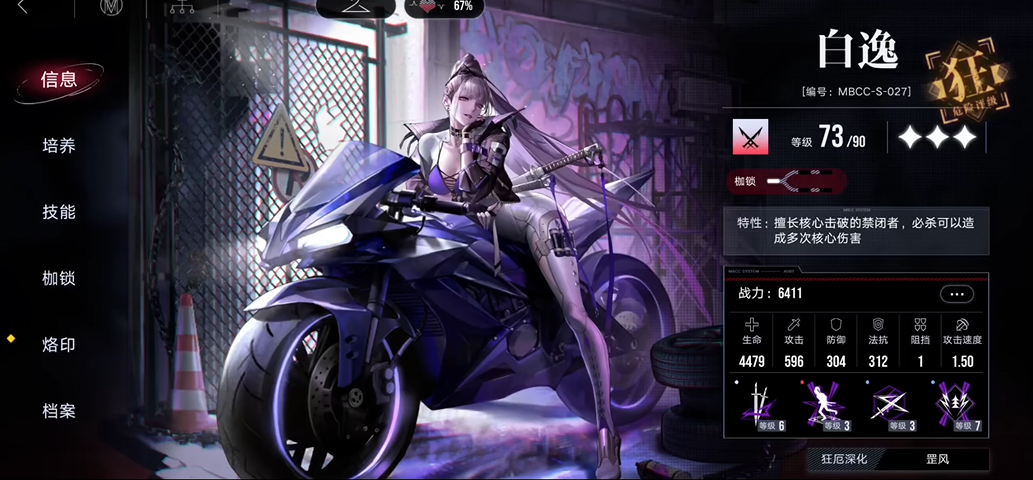The height and width of the screenshot is (480, 1033).
Task: Click the circled M home icon
Action: pyautogui.click(x=111, y=8)
